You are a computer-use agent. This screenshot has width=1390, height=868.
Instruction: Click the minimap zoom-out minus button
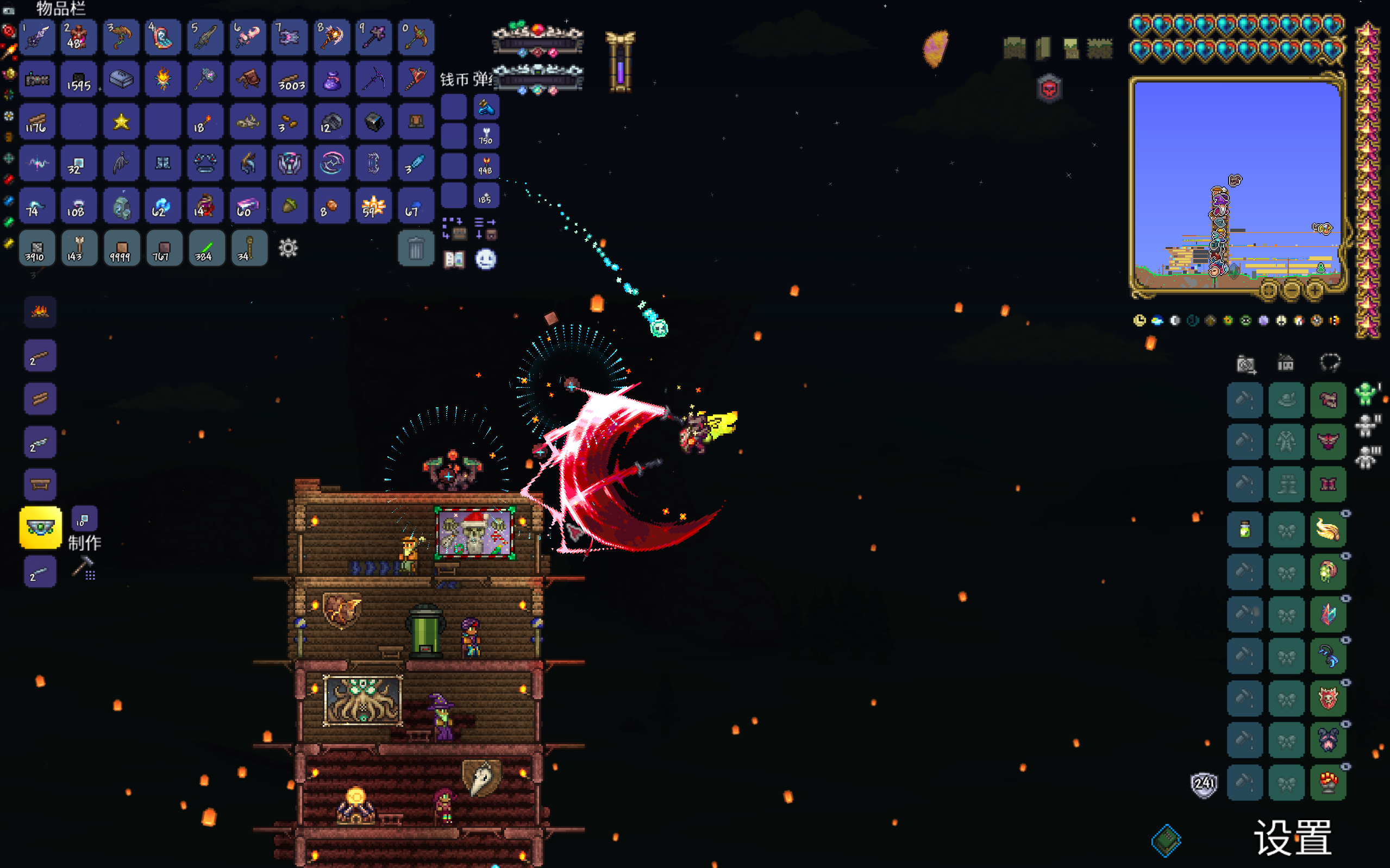1291,291
